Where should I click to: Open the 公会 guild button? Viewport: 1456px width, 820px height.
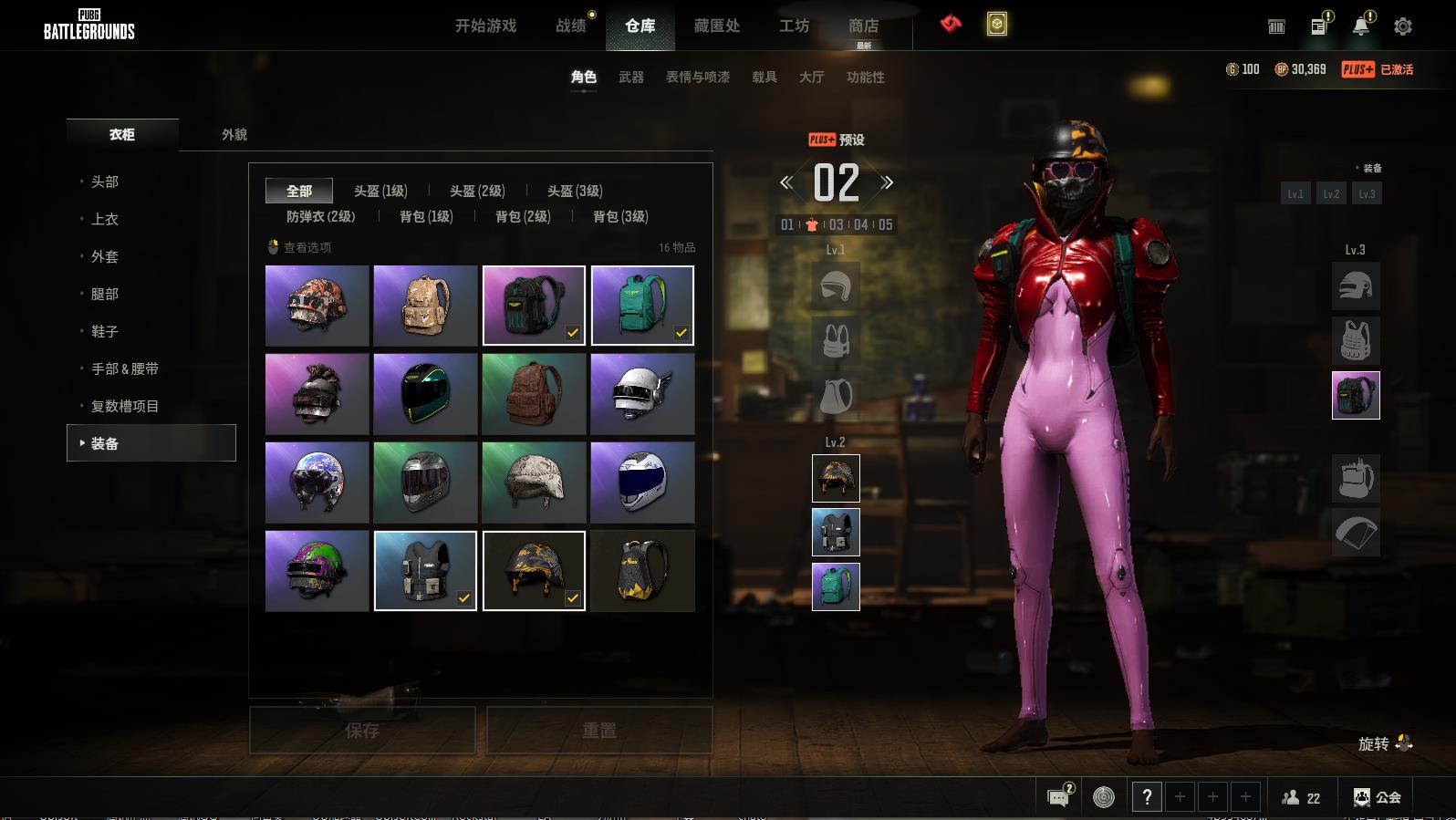(1377, 797)
